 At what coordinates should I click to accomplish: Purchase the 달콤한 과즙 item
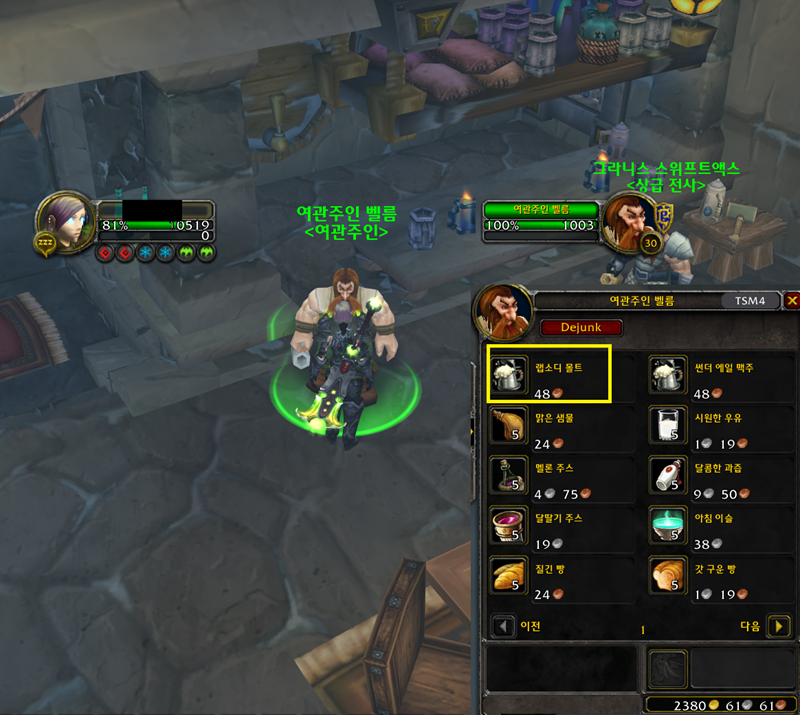(667, 475)
